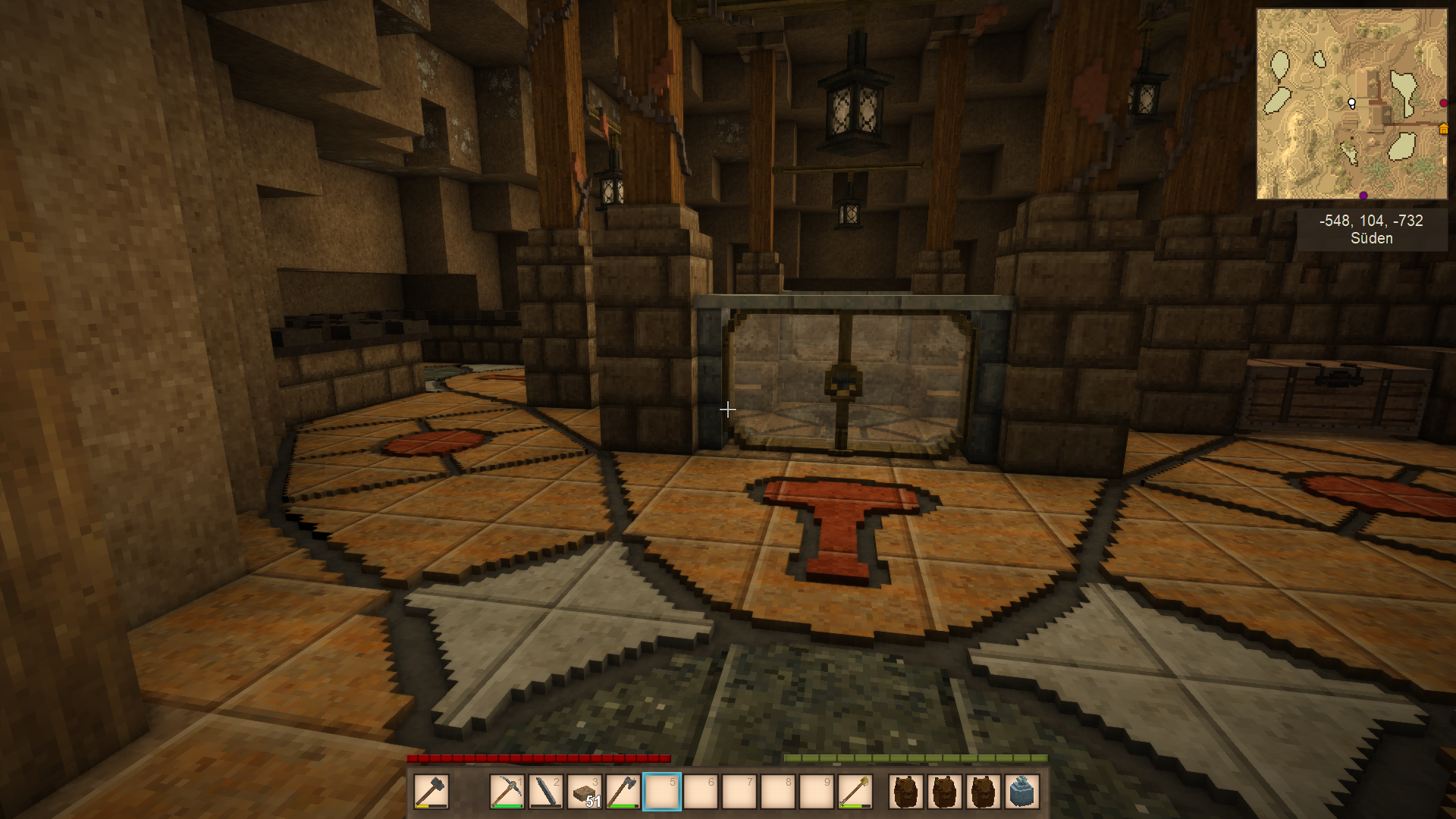Click the first brown backpack slot
This screenshot has width=1456, height=819.
point(906,792)
